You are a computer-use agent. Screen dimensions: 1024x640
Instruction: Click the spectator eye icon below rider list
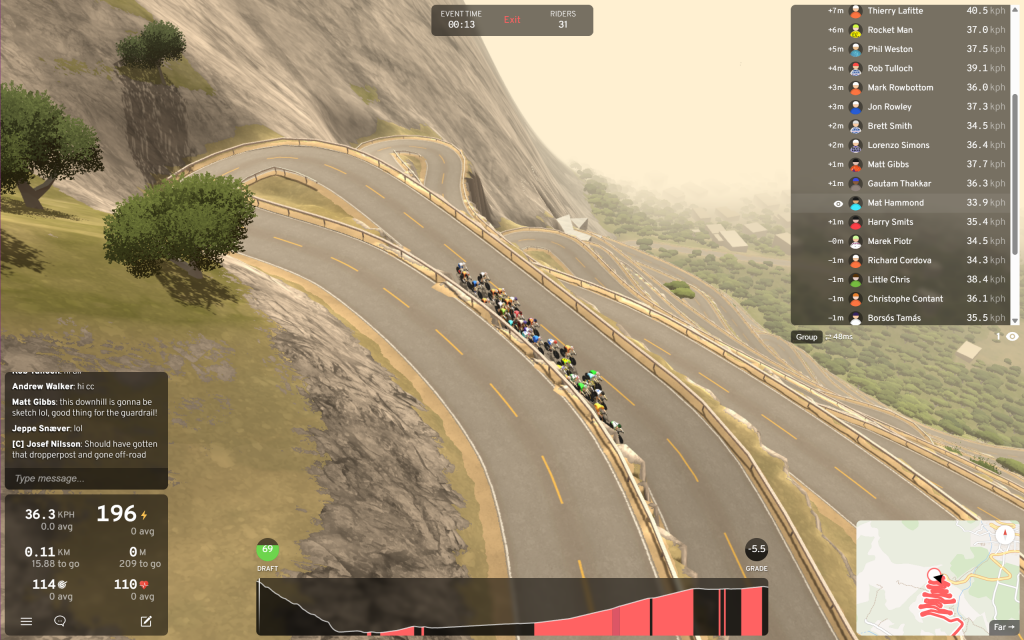click(x=1012, y=337)
